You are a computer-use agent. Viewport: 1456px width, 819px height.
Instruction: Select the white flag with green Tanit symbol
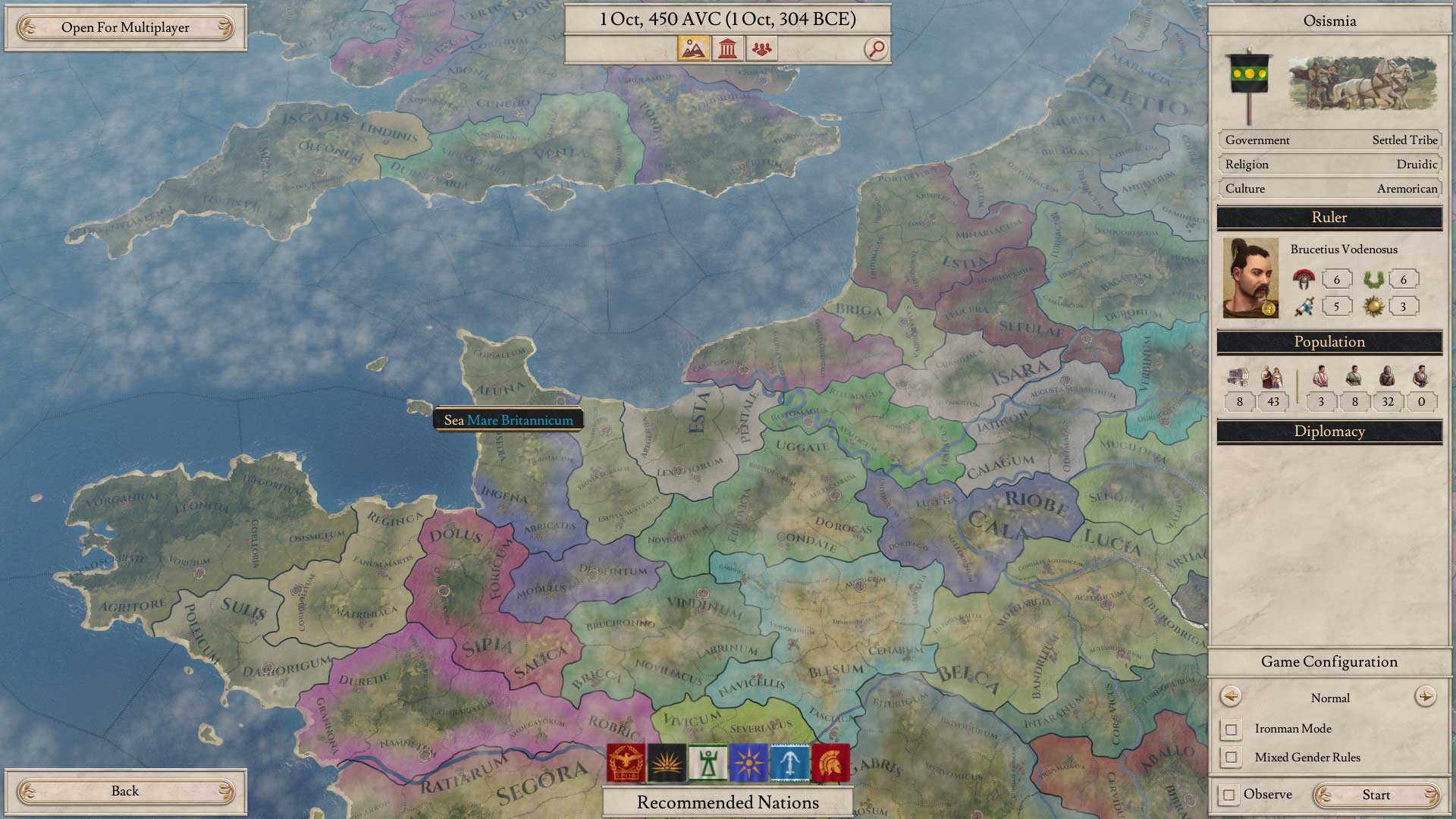click(708, 762)
